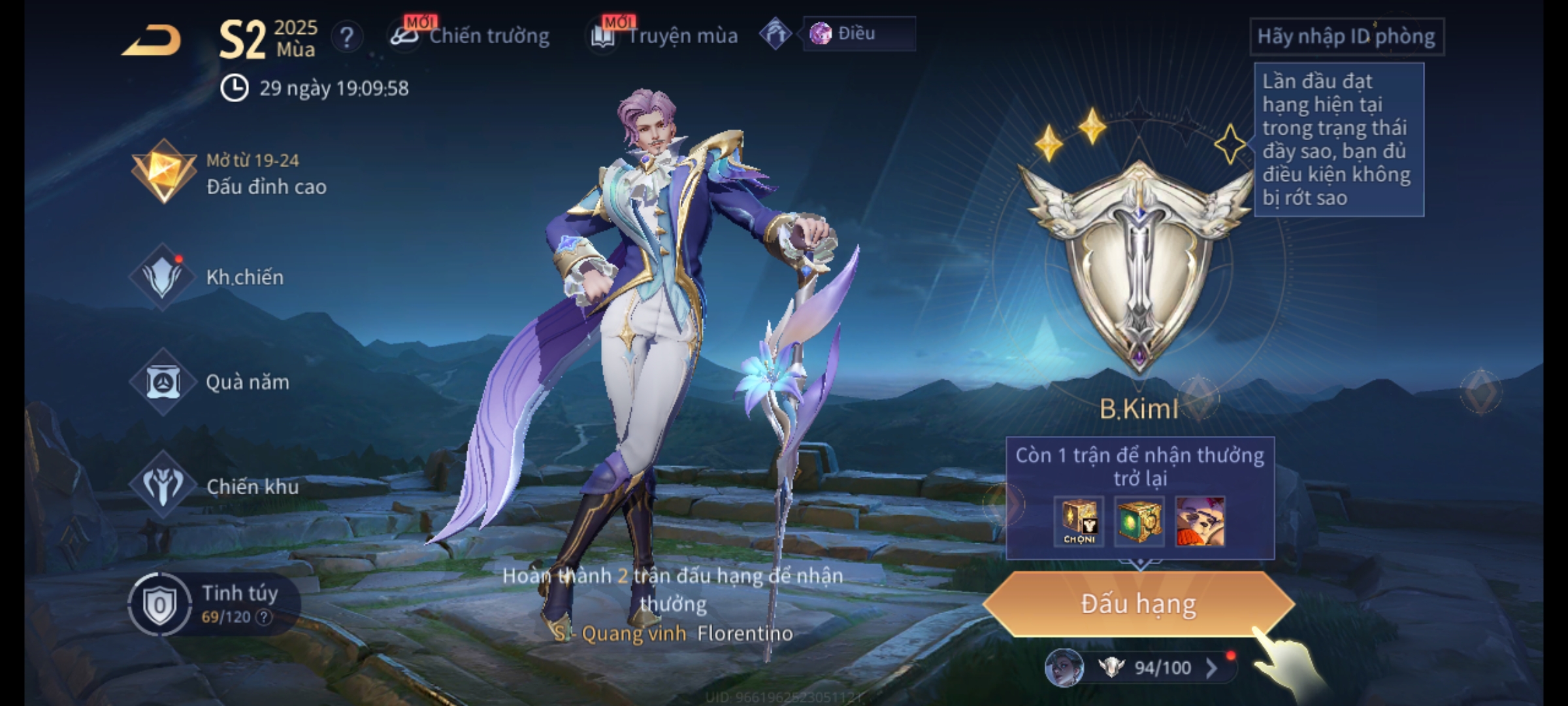Screen dimensions: 1568x706
Task: Show the next rank tier diamond
Action: (x=1480, y=392)
